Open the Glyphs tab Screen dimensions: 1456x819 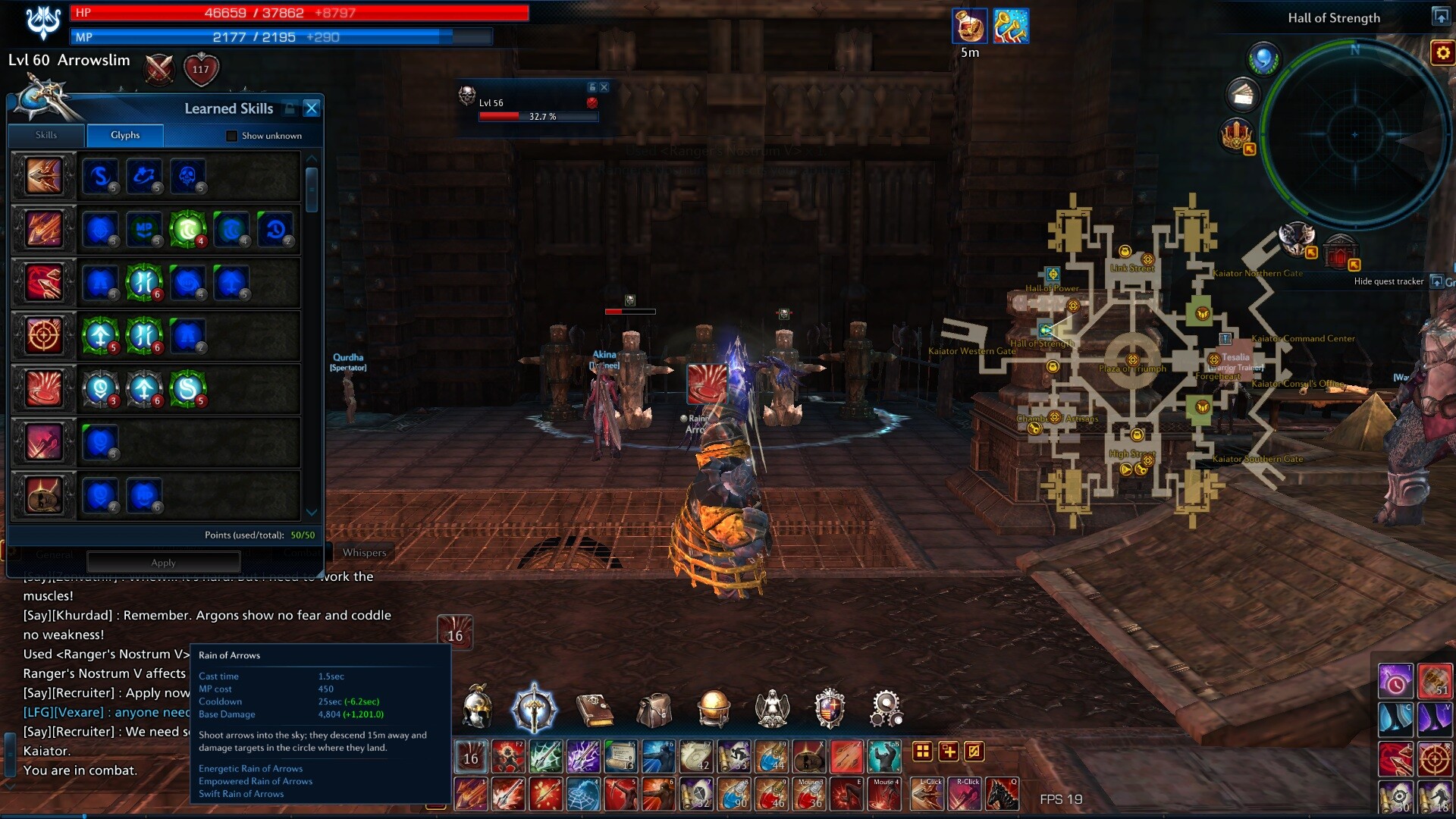125,135
